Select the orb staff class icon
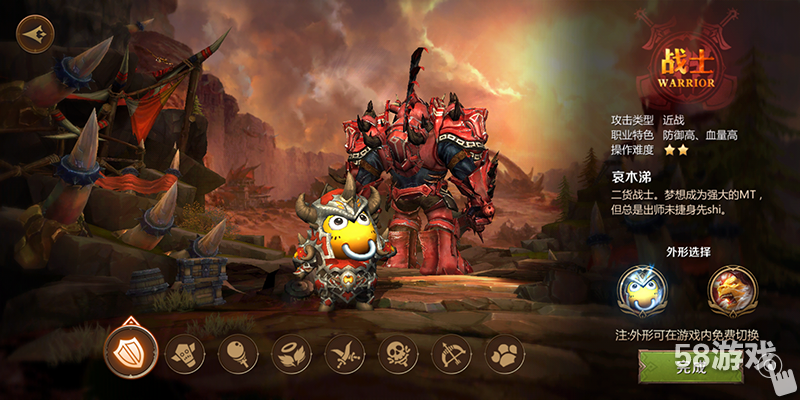 (x=238, y=353)
